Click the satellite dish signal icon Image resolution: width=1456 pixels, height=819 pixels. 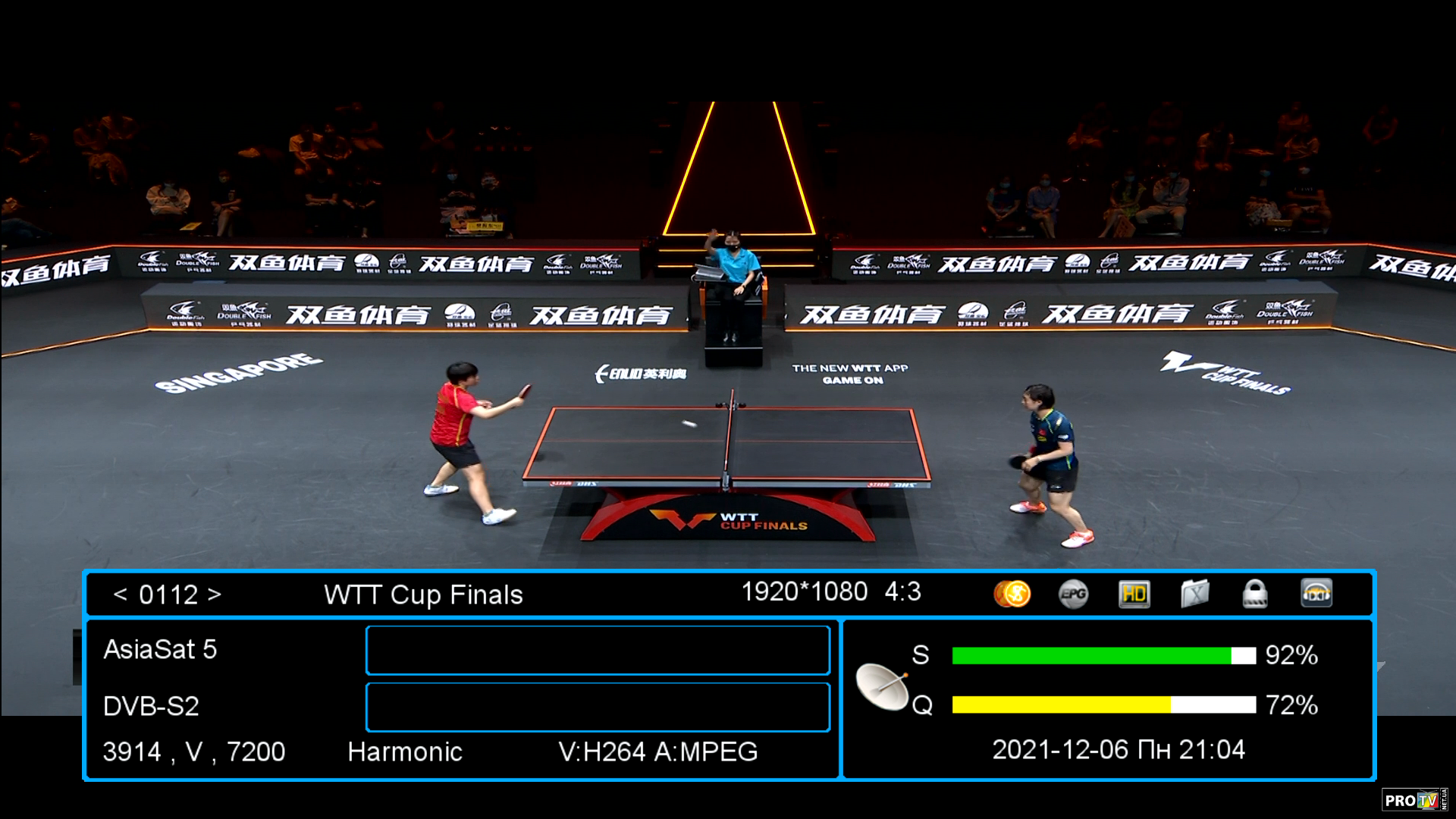click(x=882, y=686)
